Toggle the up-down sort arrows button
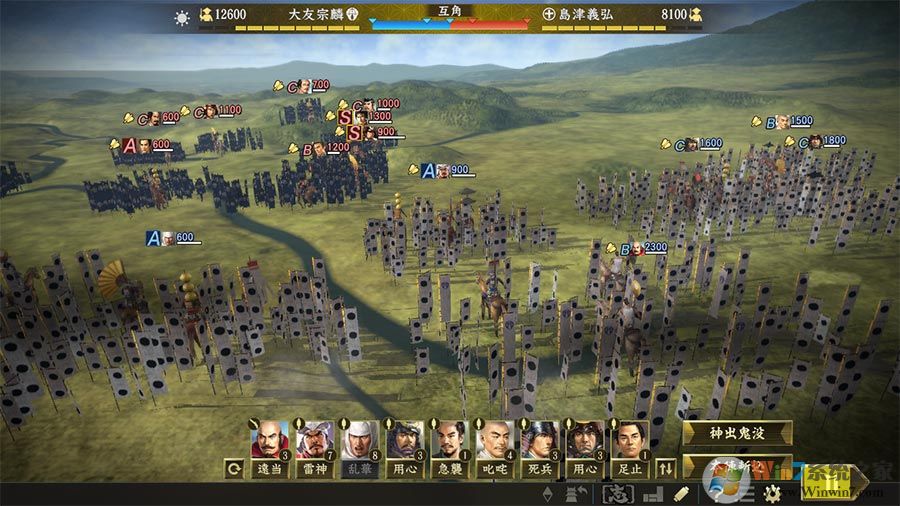Image resolution: width=900 pixels, height=506 pixels. pos(665,467)
